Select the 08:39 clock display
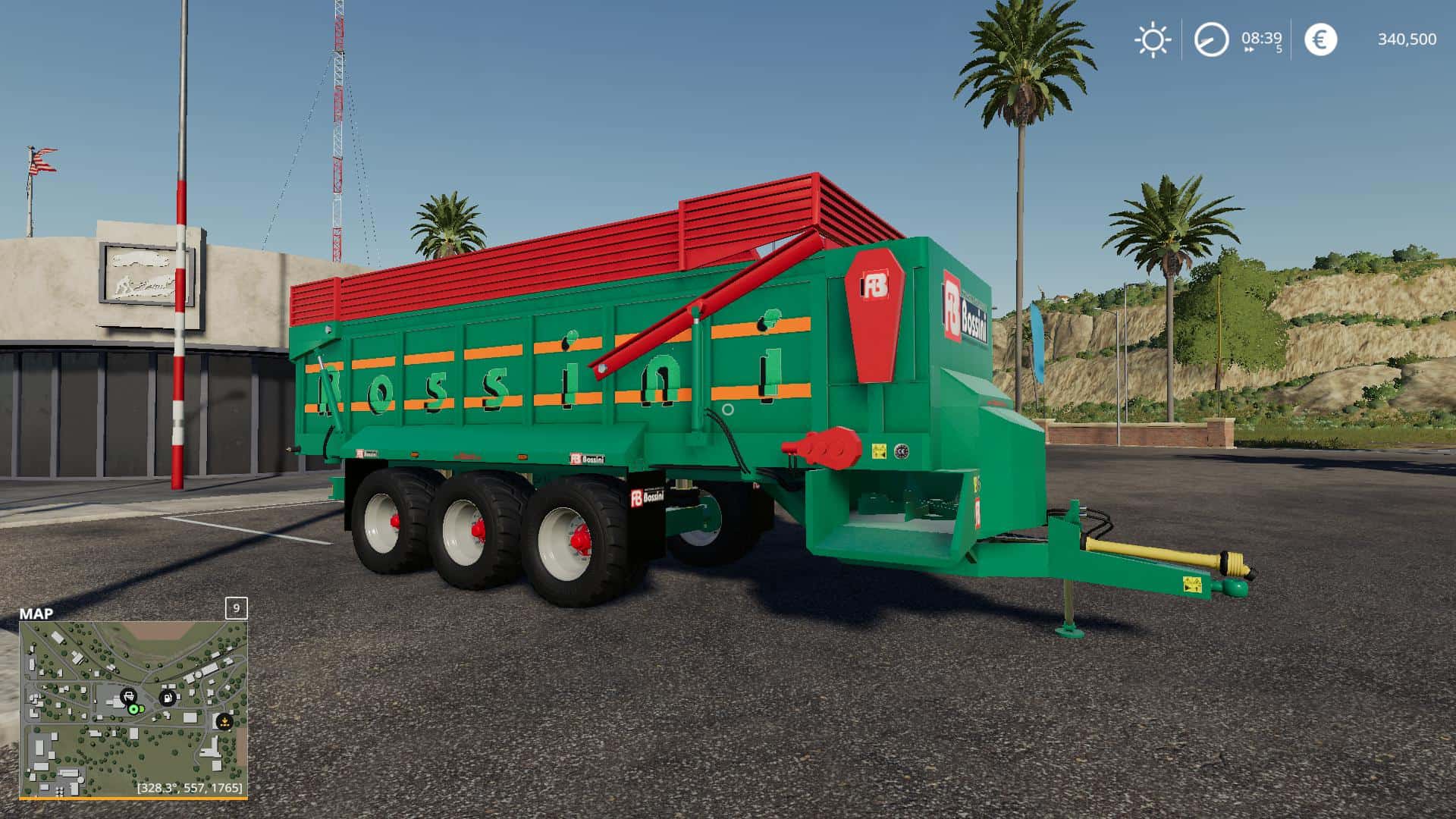This screenshot has width=1456, height=819. click(x=1261, y=38)
